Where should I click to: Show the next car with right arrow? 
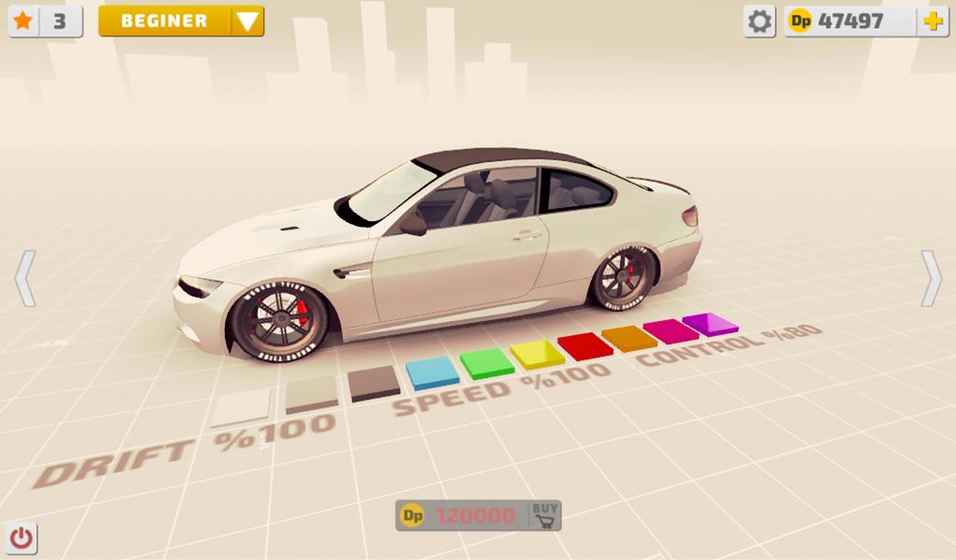[x=931, y=278]
